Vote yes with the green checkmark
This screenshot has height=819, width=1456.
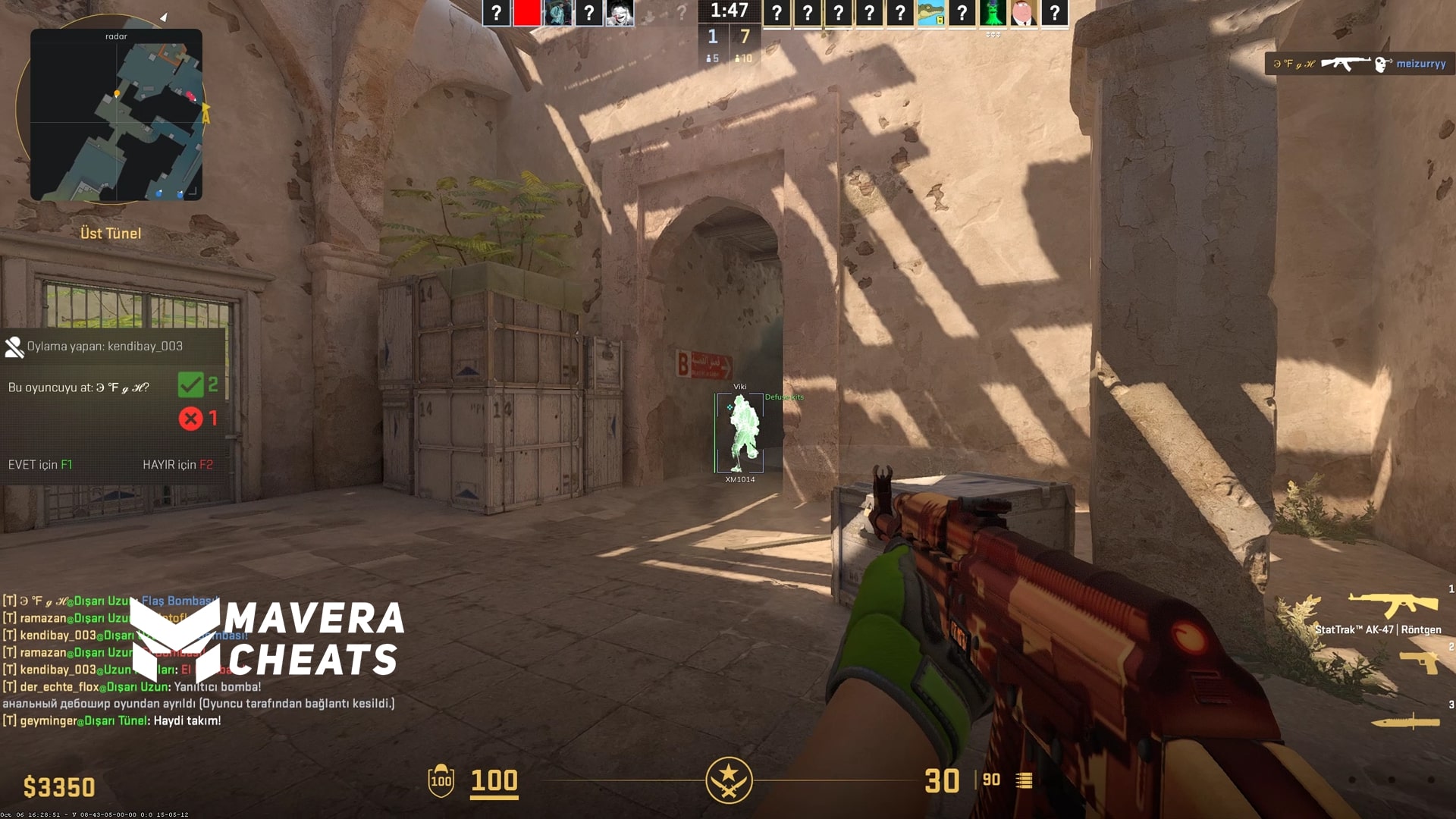tap(190, 385)
